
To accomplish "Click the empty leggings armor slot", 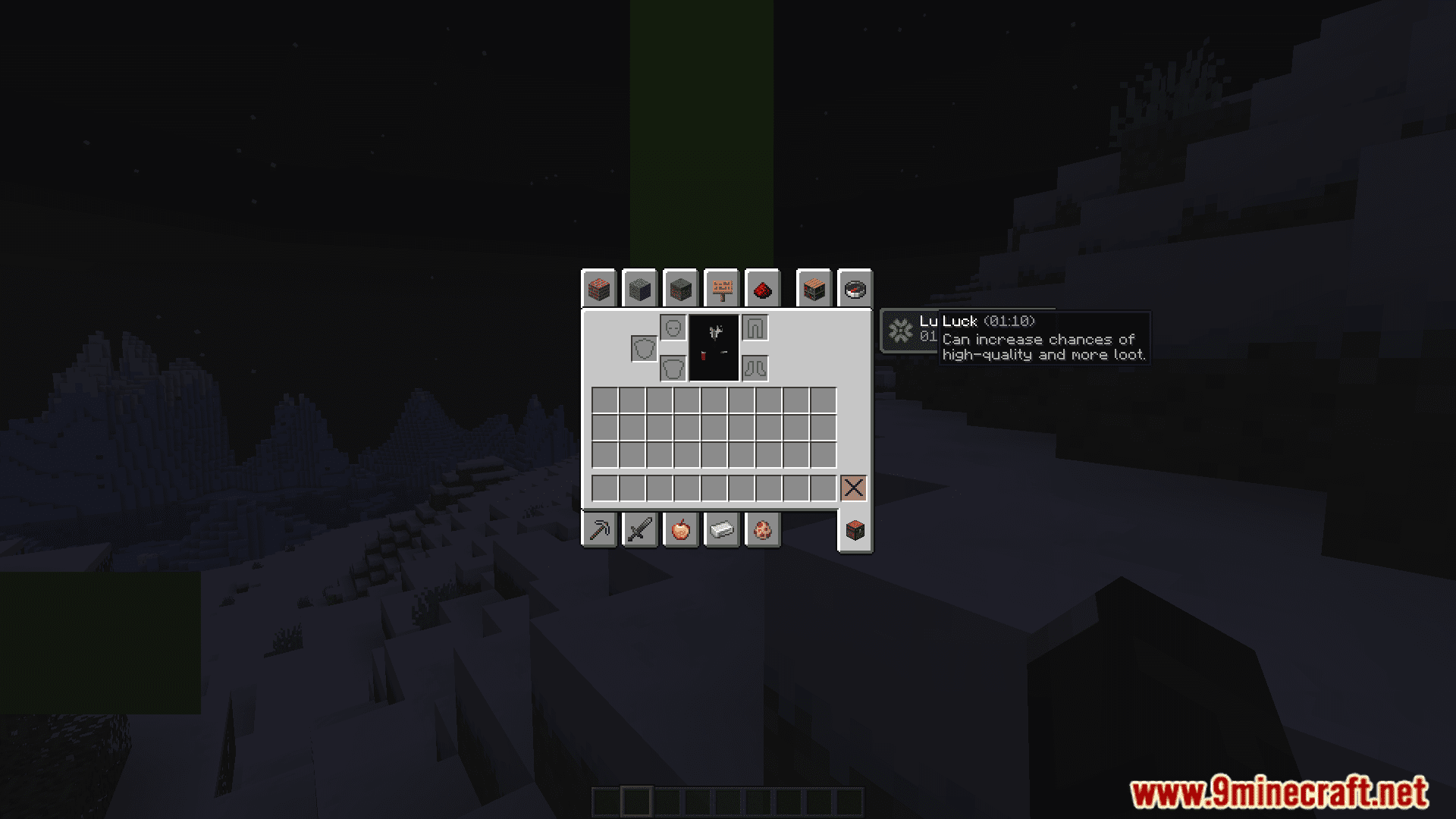I will [755, 328].
